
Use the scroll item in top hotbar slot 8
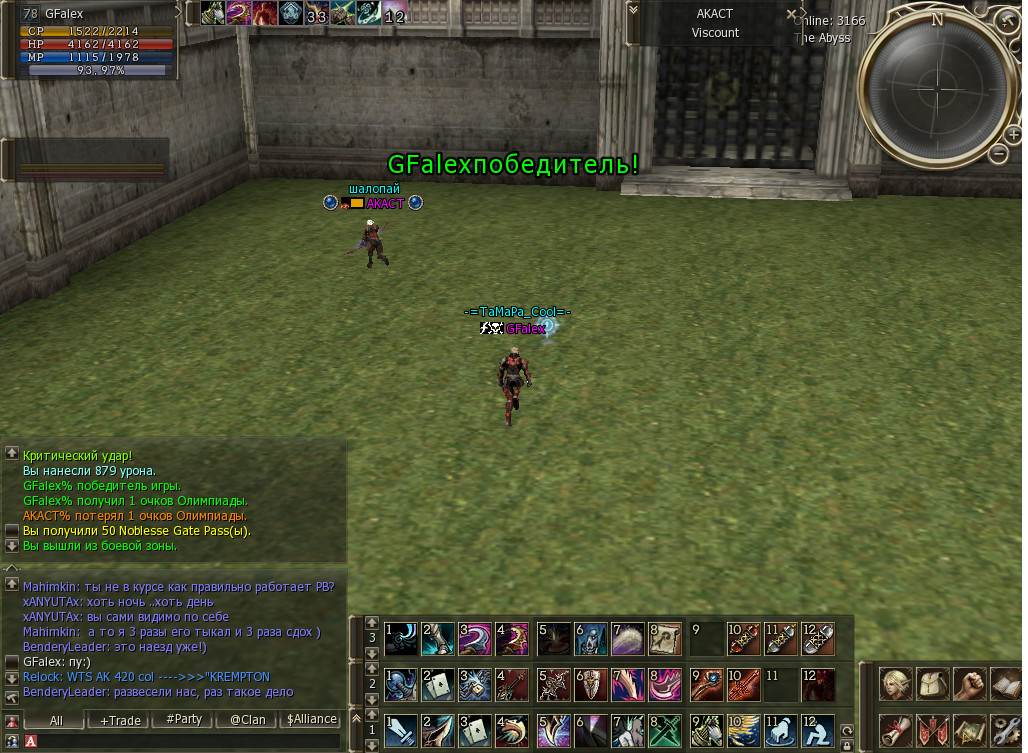click(665, 639)
